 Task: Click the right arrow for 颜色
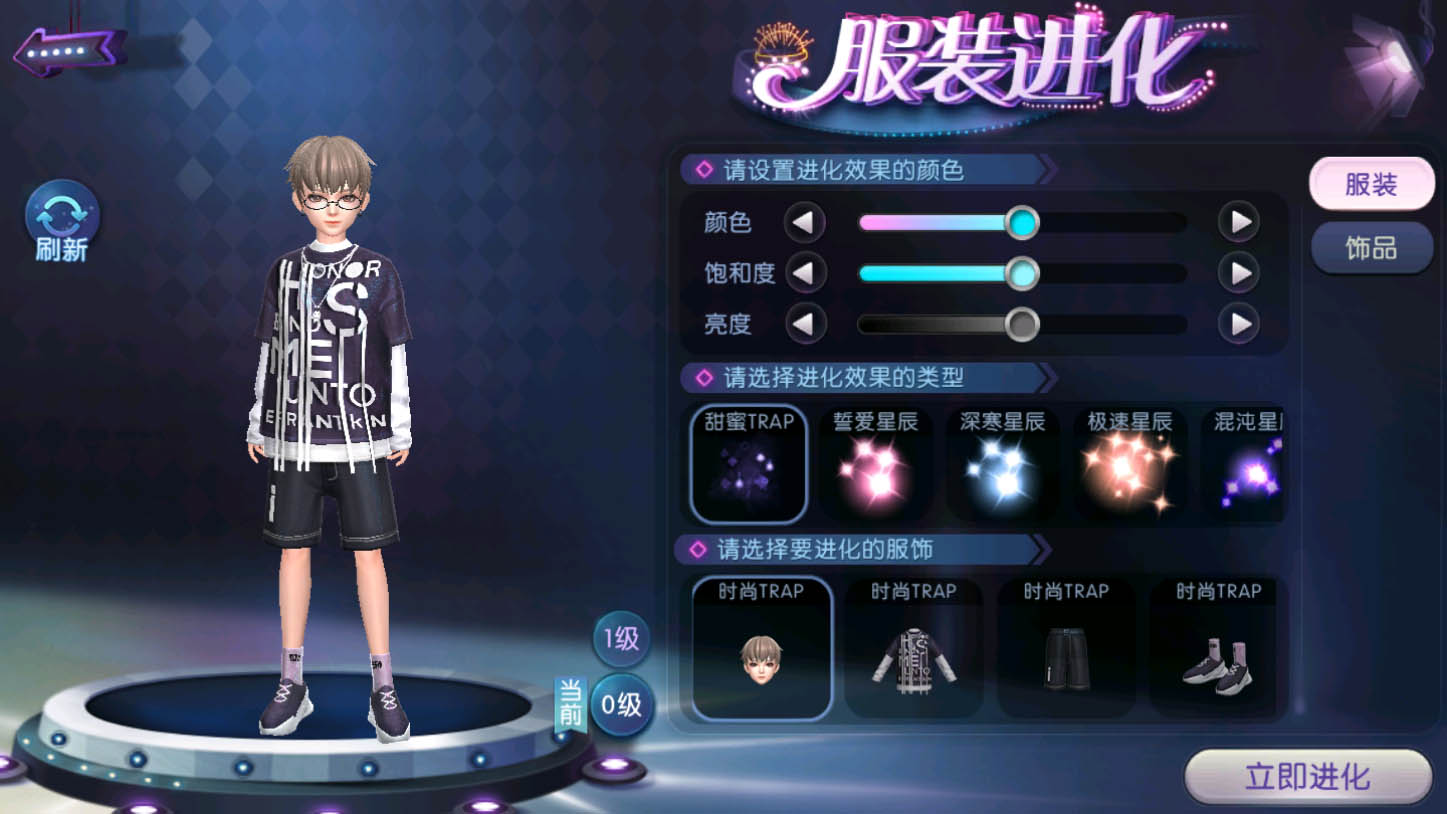[x=1238, y=222]
